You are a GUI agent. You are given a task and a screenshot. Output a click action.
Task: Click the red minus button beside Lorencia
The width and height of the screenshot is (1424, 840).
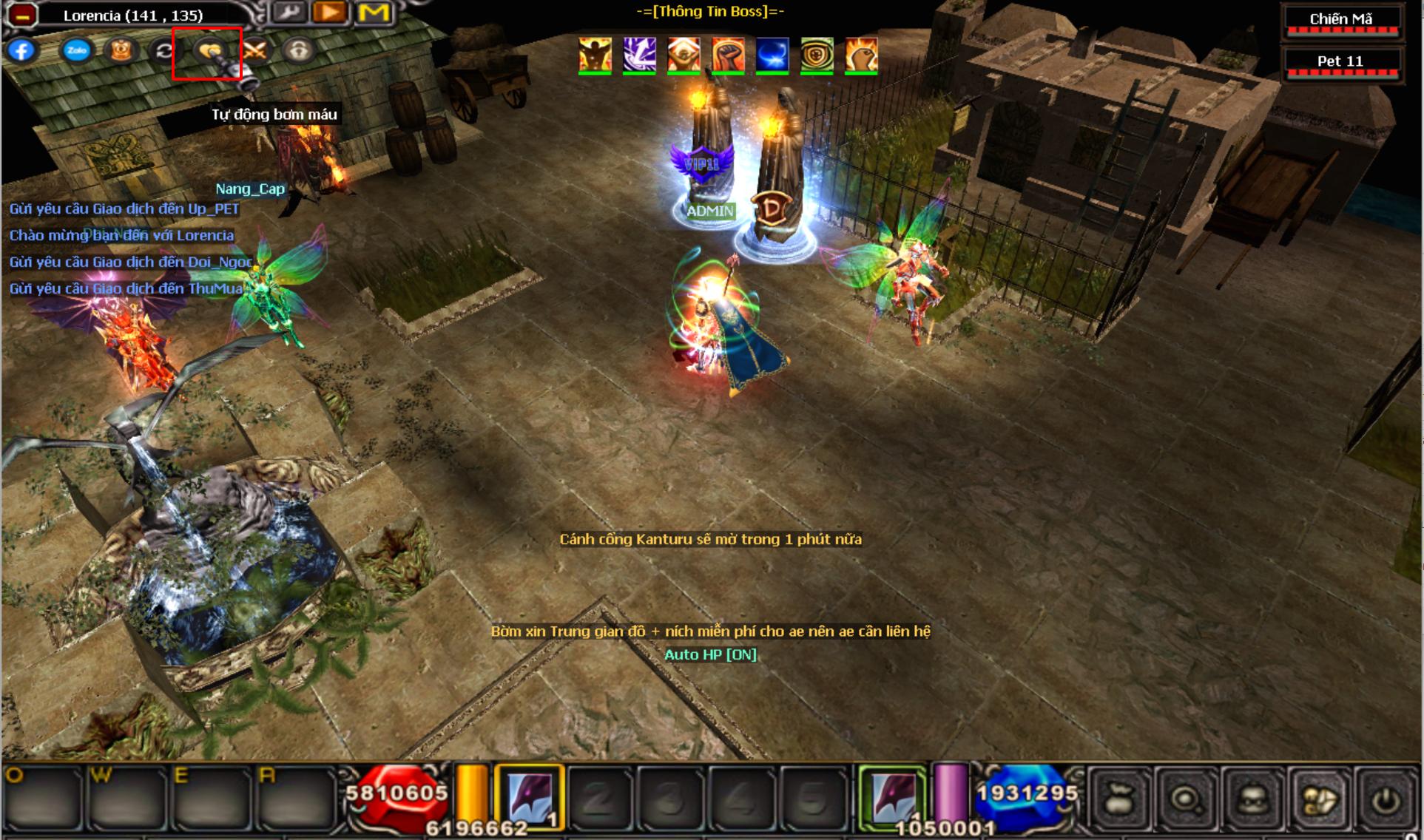(22, 15)
